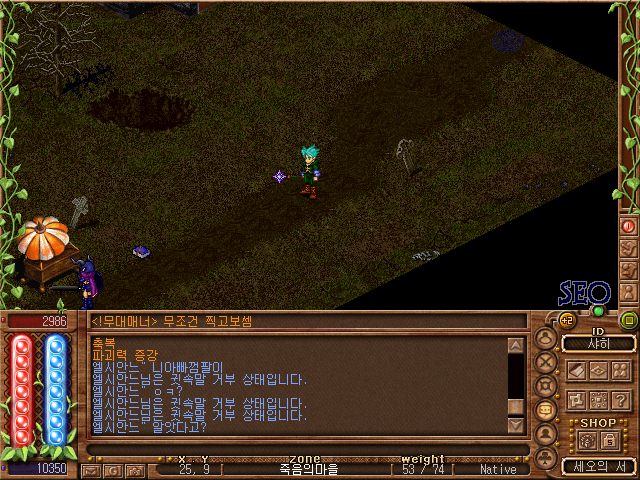The width and height of the screenshot is (640, 480).
Task: Click the 세오의 서 button
Action: pos(598,466)
